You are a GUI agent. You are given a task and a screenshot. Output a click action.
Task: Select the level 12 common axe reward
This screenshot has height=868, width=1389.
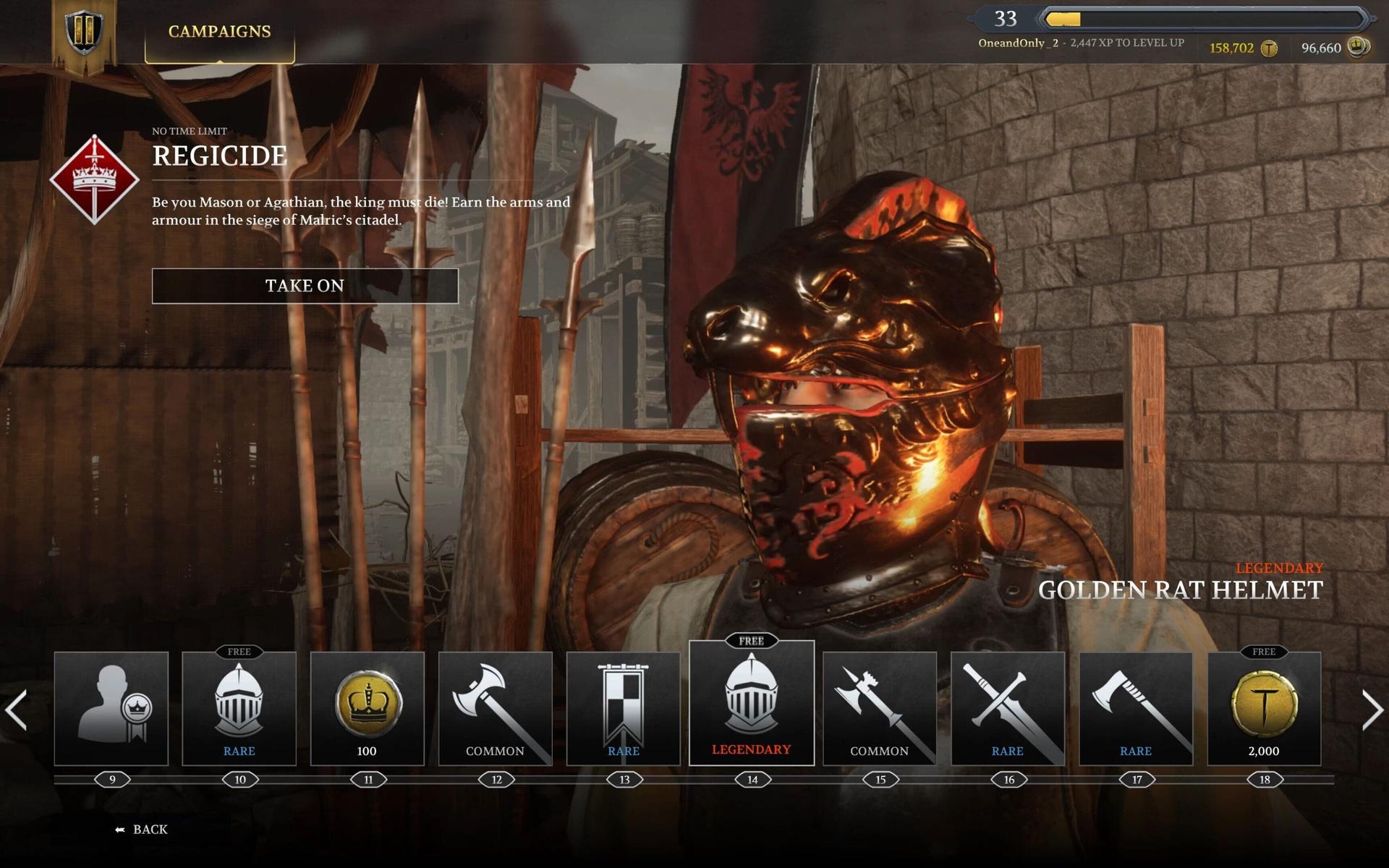(495, 708)
